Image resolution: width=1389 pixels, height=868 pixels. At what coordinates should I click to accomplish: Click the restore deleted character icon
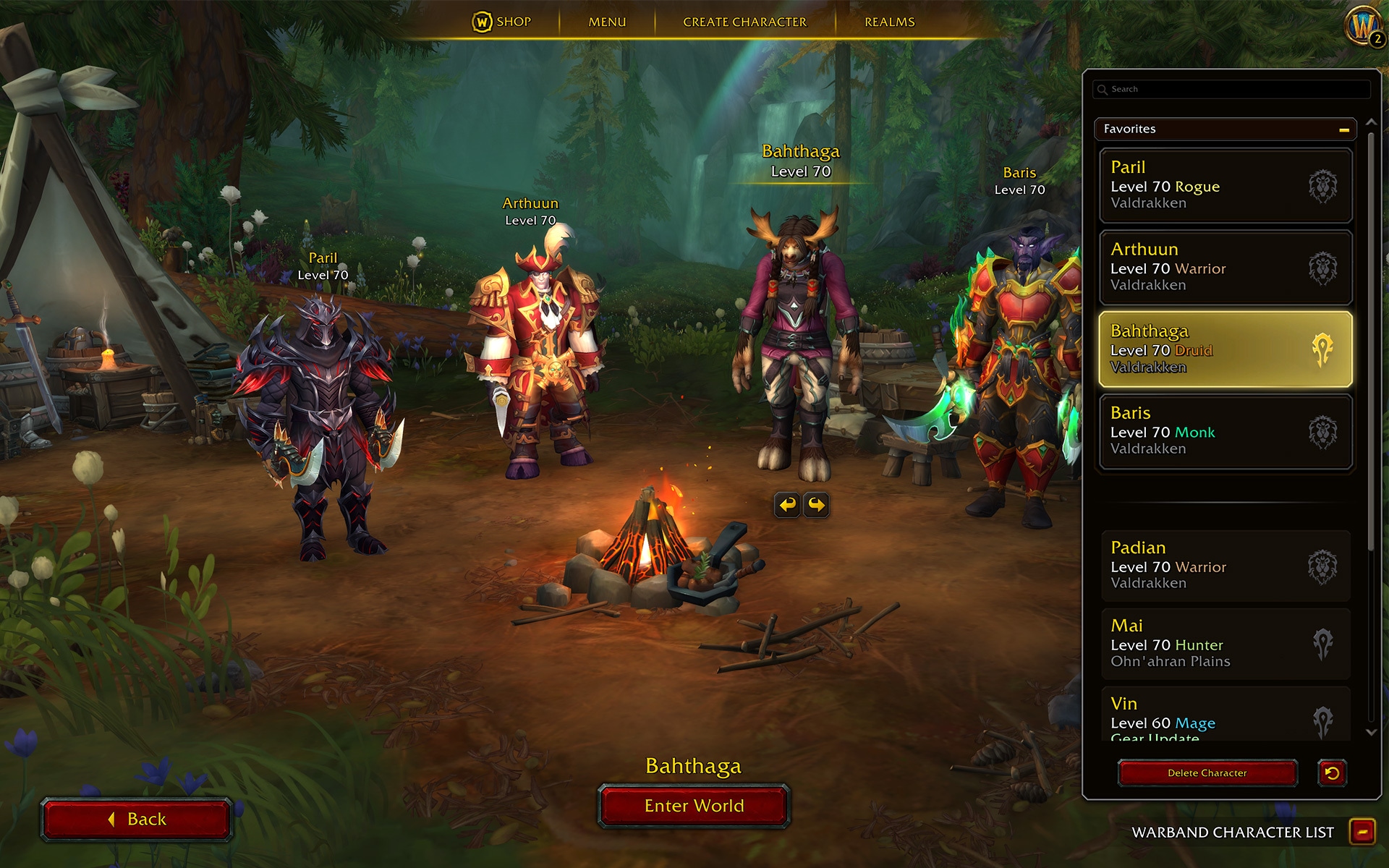(1333, 773)
